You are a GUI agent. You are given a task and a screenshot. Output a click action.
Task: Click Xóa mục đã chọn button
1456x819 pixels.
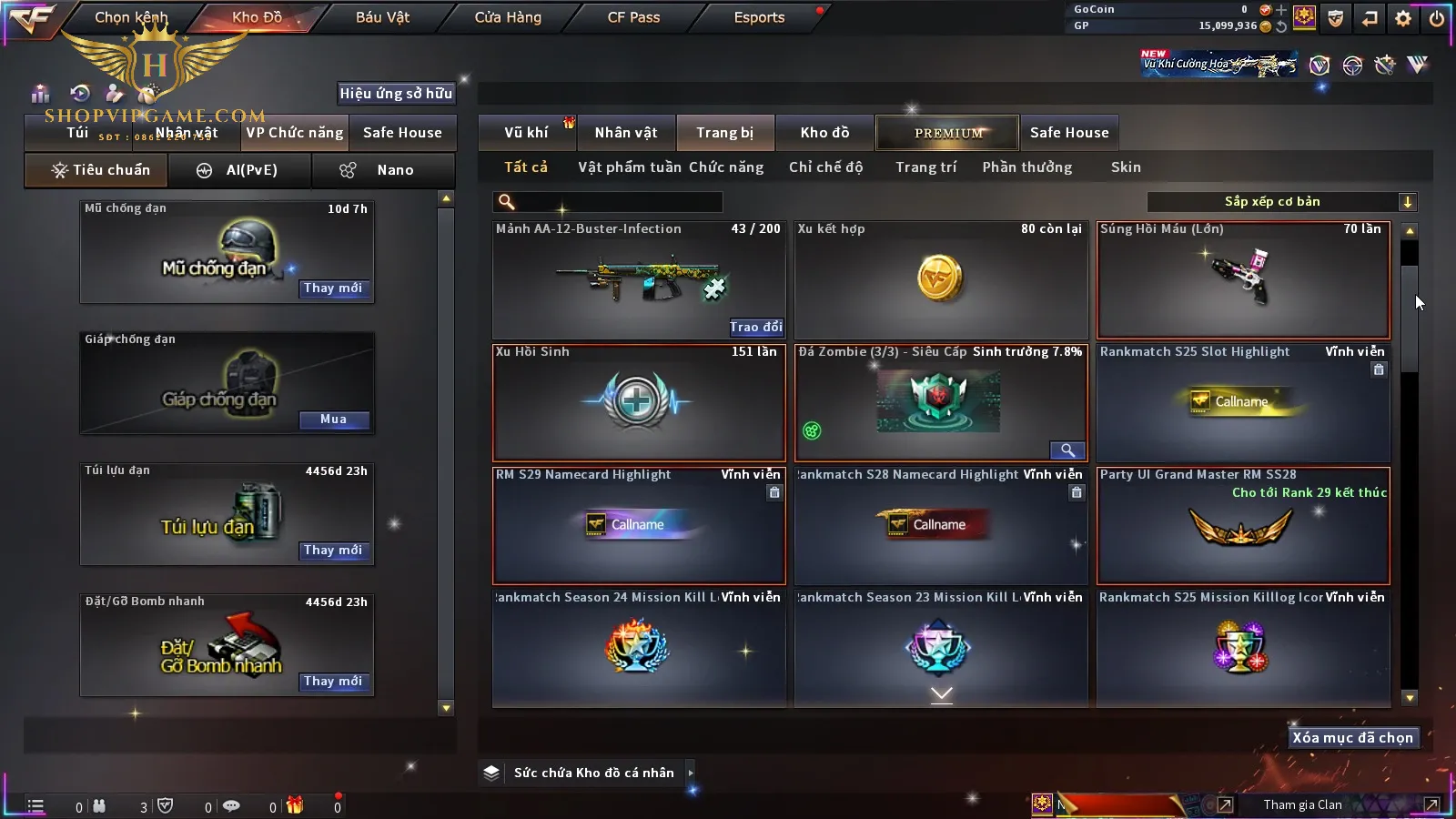(1352, 738)
